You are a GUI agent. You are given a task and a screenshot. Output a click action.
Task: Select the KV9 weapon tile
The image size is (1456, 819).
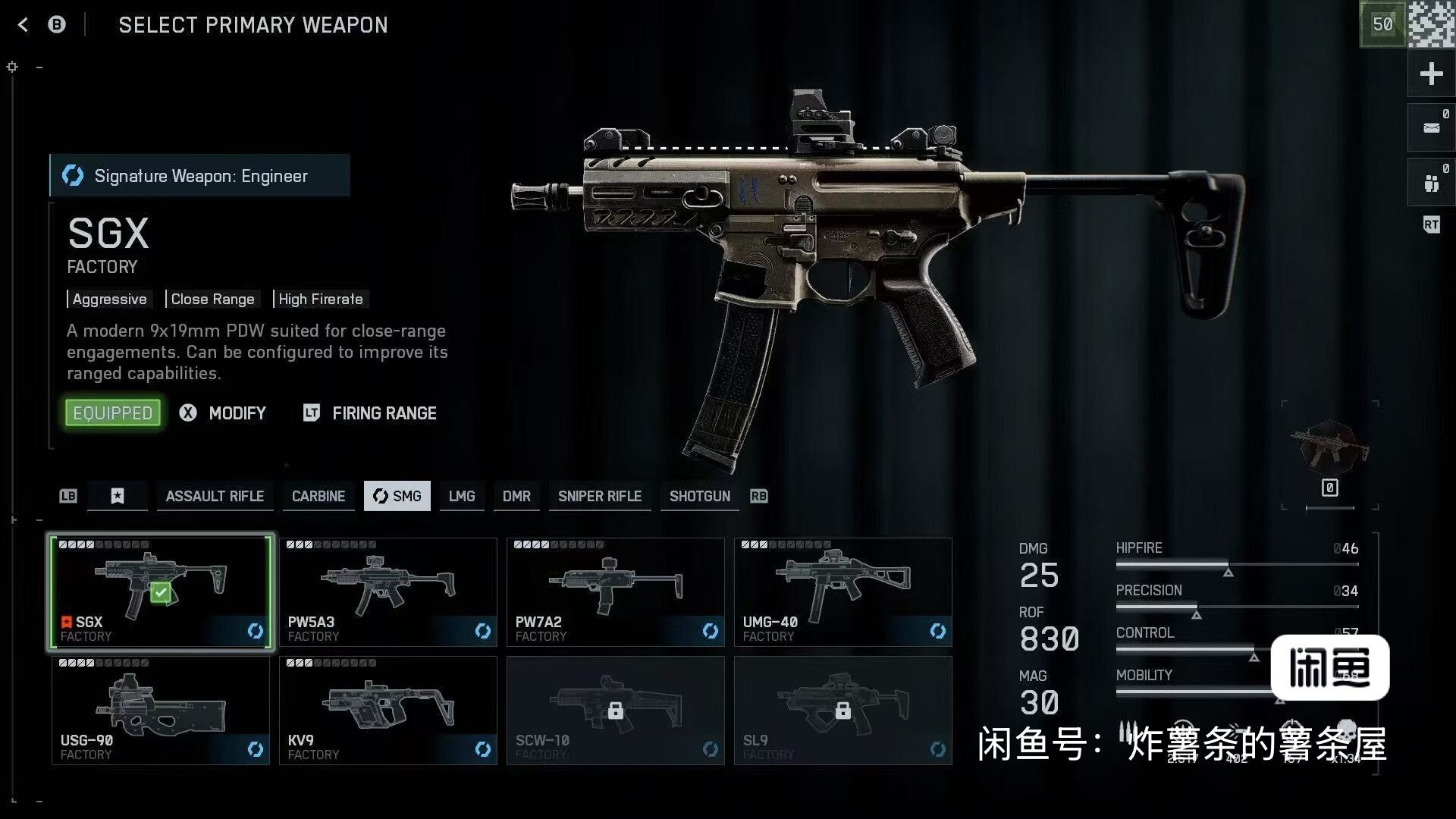[x=388, y=711]
